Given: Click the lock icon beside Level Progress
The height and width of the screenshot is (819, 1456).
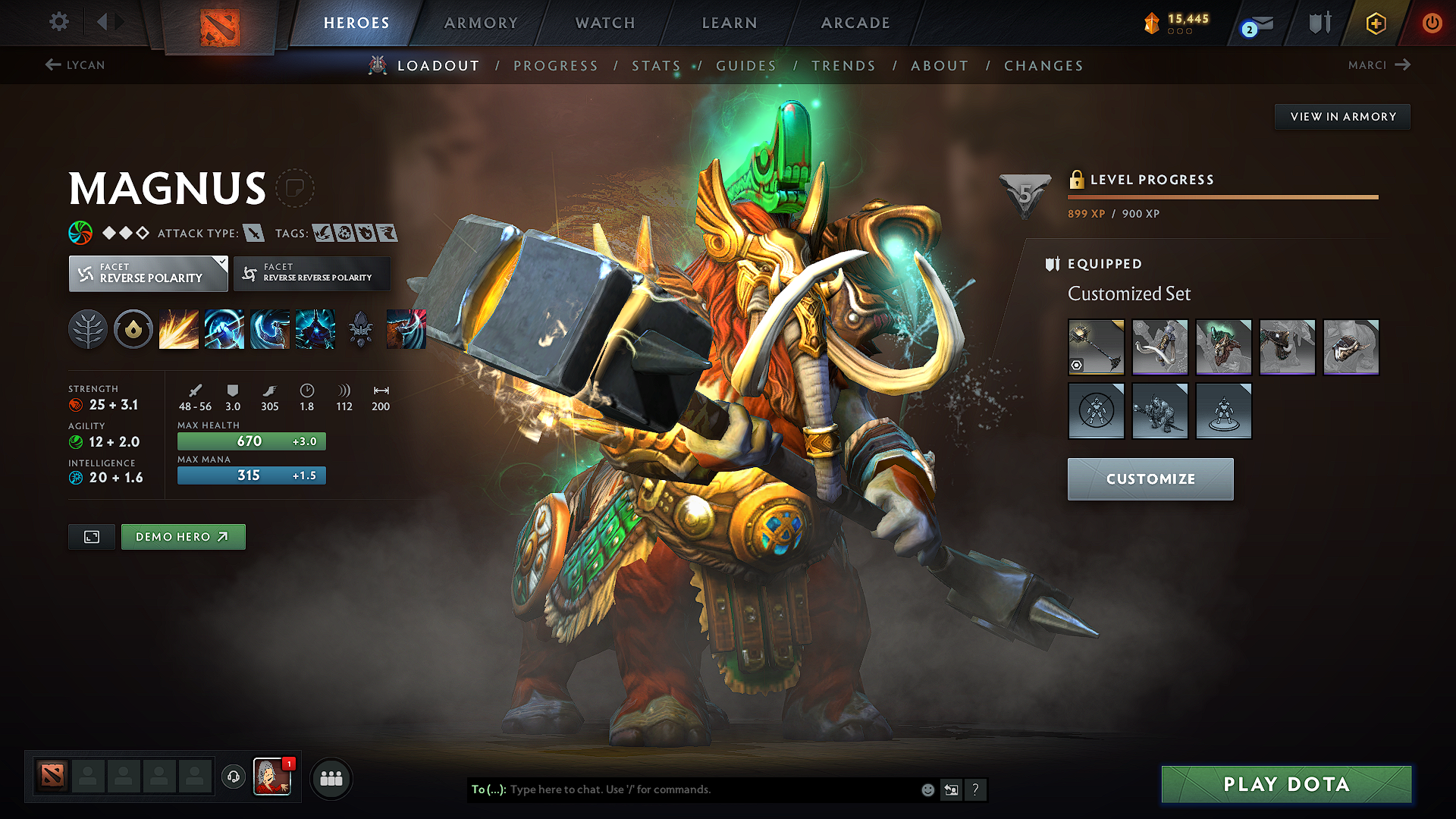Looking at the screenshot, I should tap(1078, 180).
